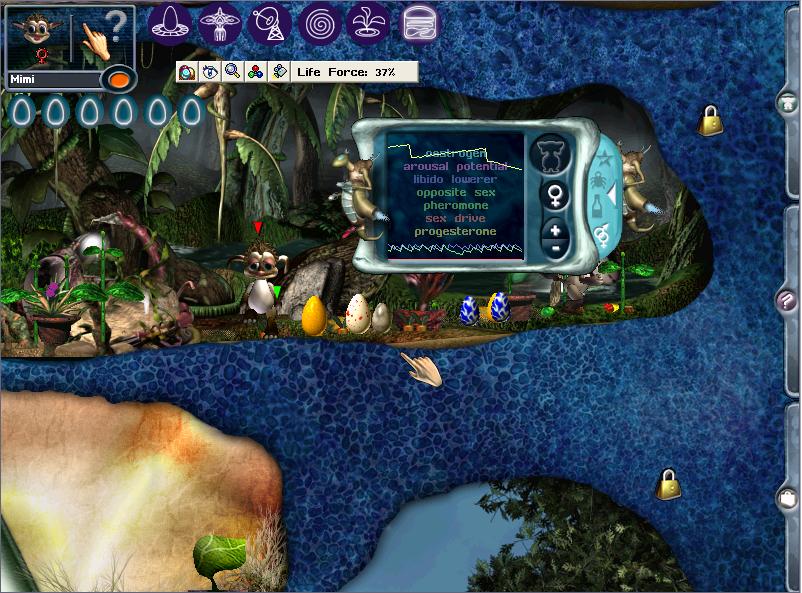Open the sprouting plant icon in the top bar
The width and height of the screenshot is (802, 593).
click(x=369, y=23)
